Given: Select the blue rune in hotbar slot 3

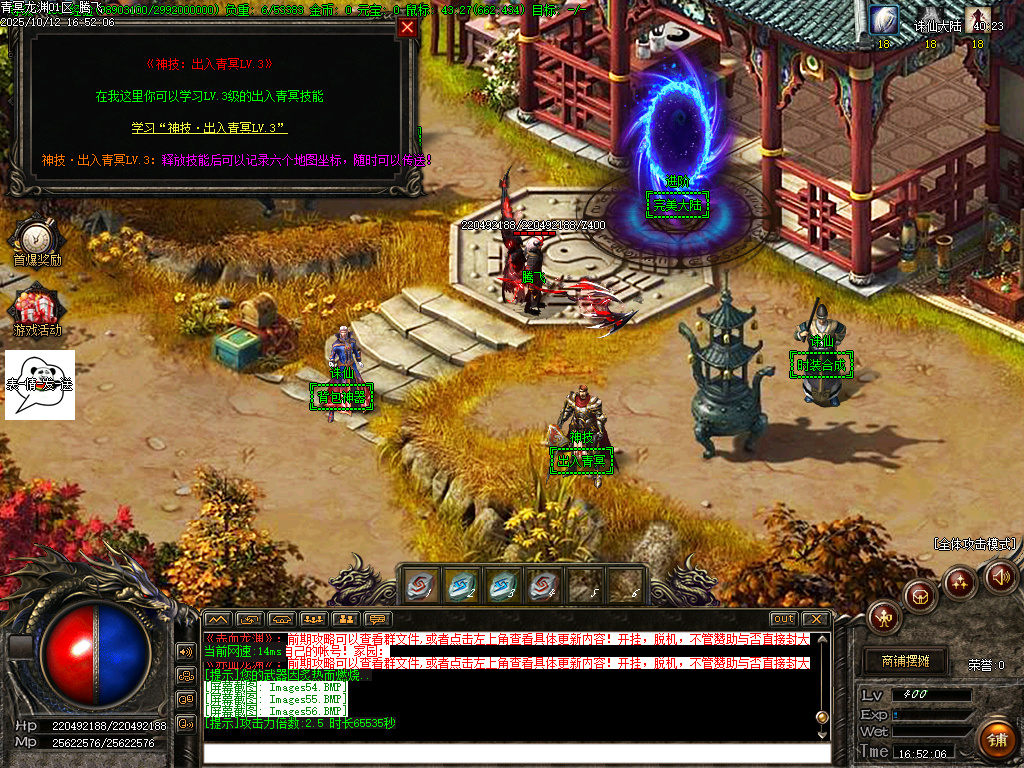Looking at the screenshot, I should [503, 585].
